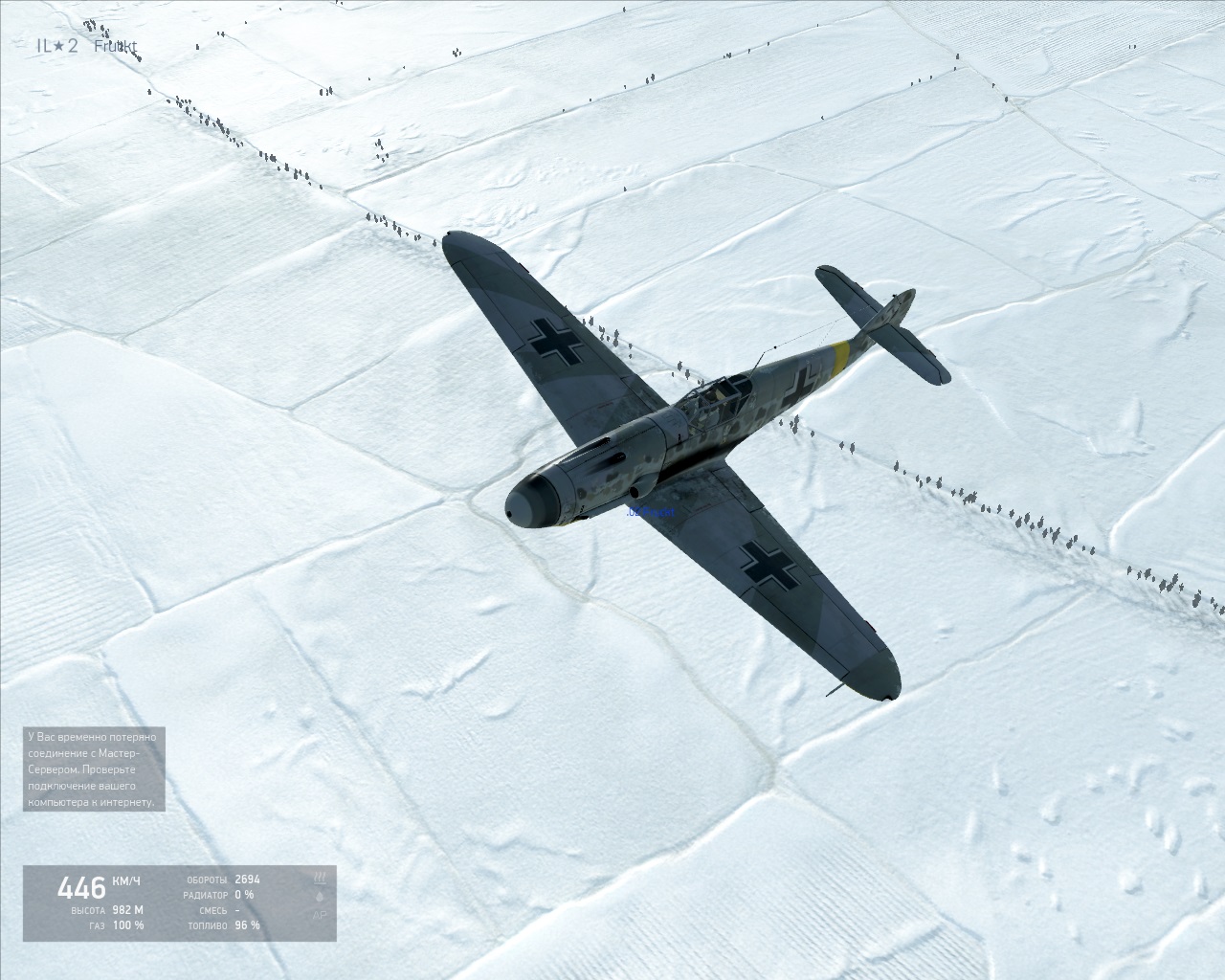1225x980 pixels.
Task: Click the engine overheat icon
Action: 320,877
